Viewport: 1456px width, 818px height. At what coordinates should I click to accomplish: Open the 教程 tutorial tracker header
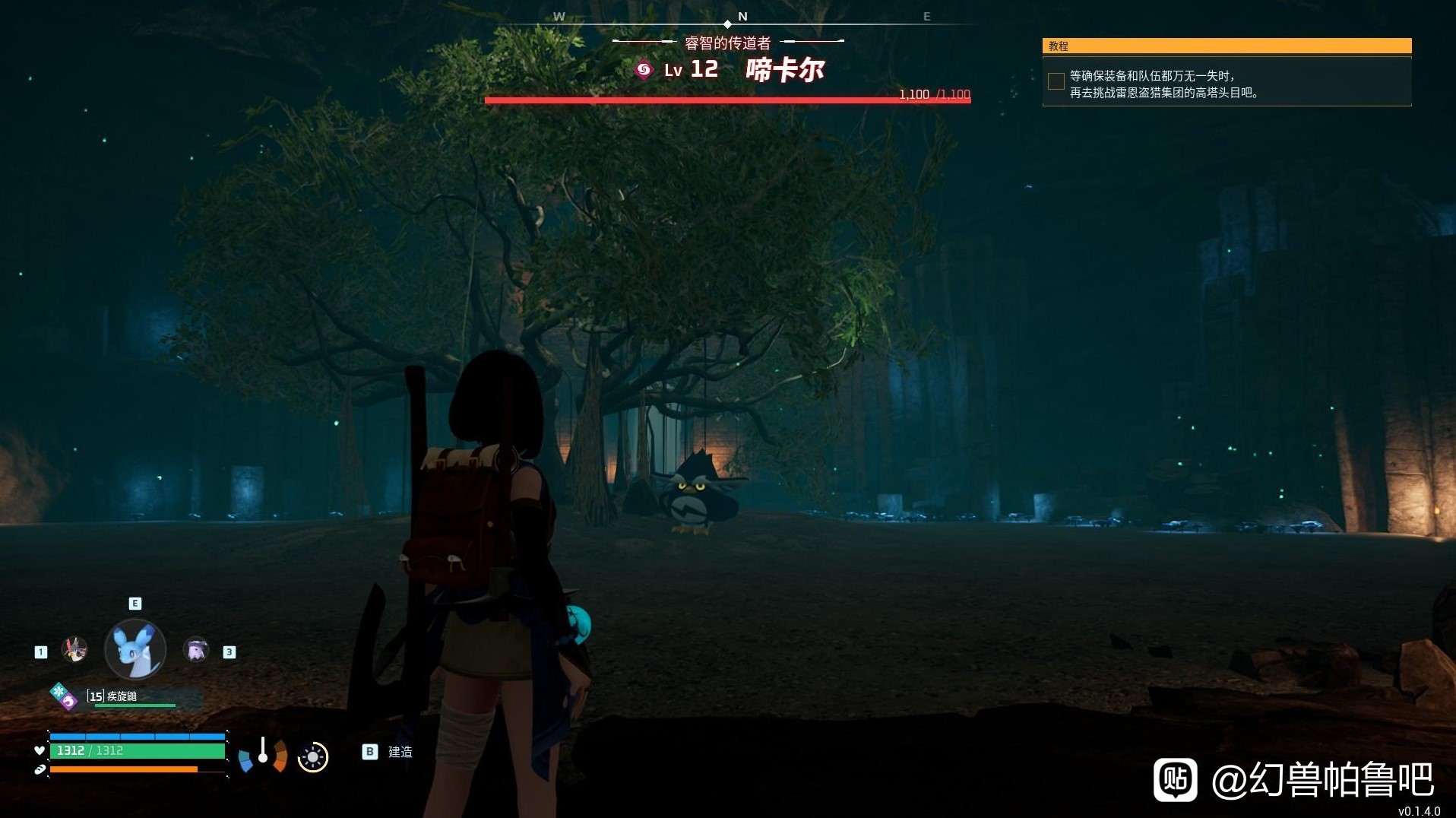1227,46
